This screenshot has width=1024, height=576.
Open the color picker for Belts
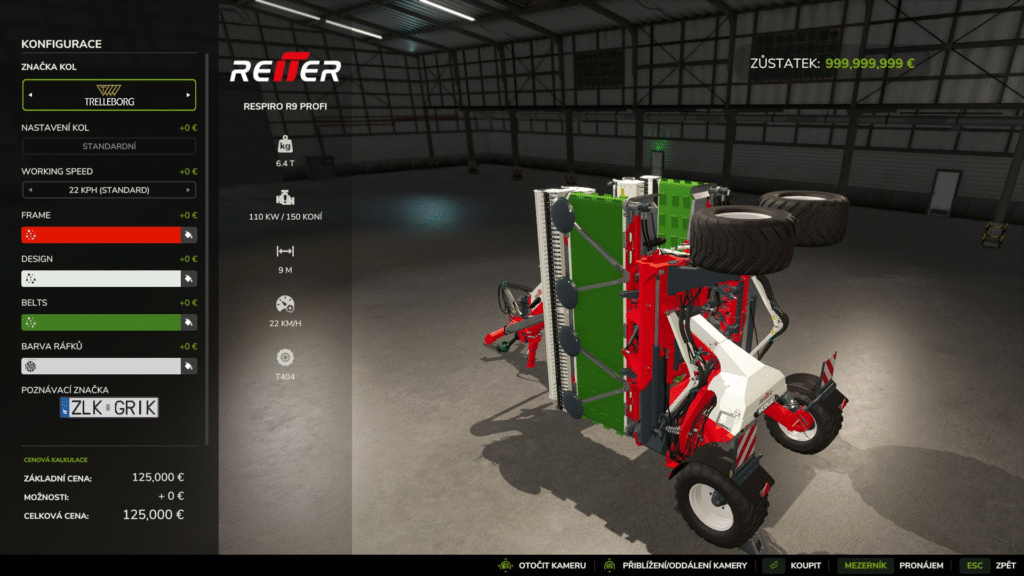coord(188,323)
